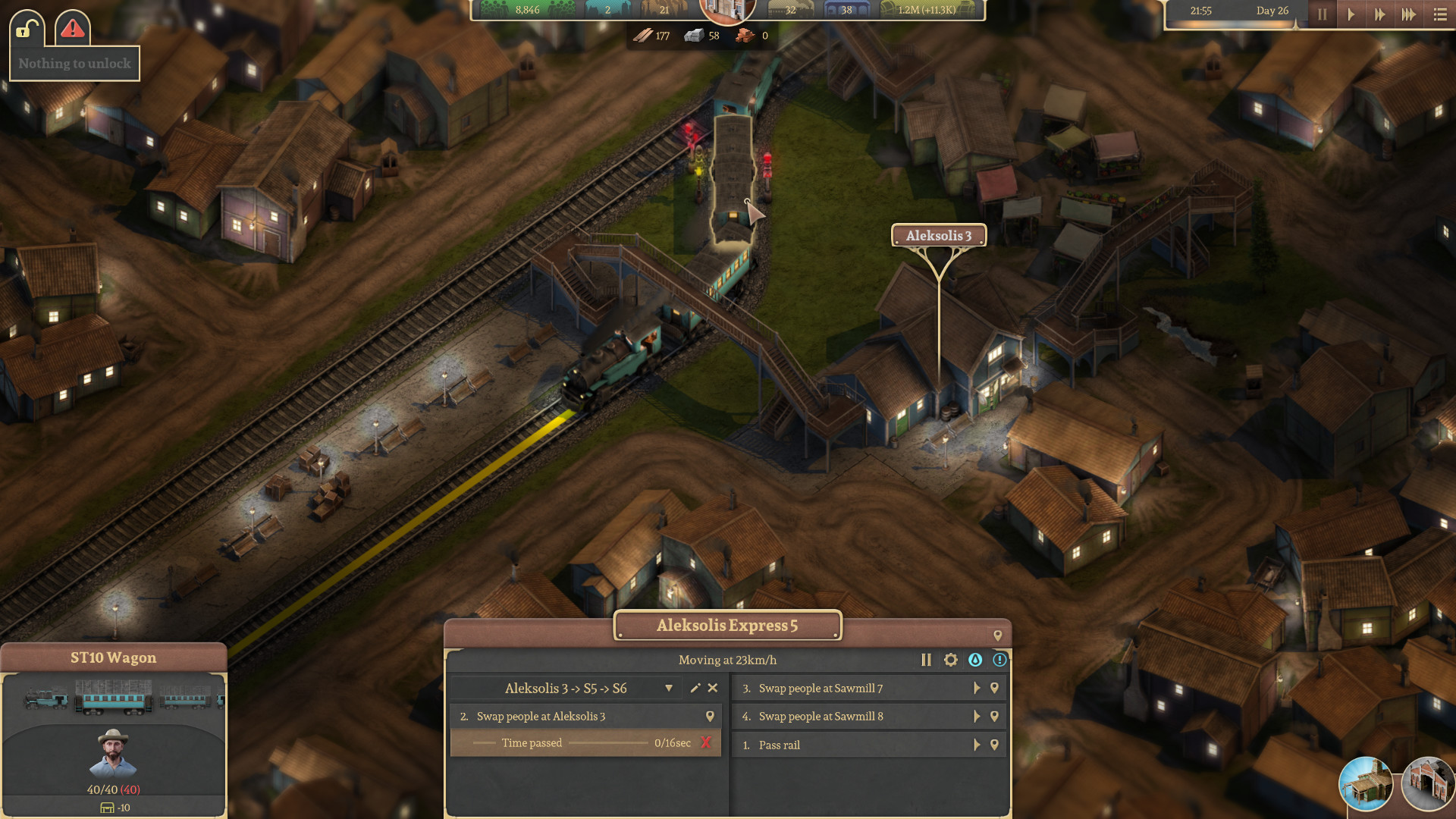The width and height of the screenshot is (1456, 819).
Task: Click the unlock padlock icon
Action: click(x=27, y=30)
